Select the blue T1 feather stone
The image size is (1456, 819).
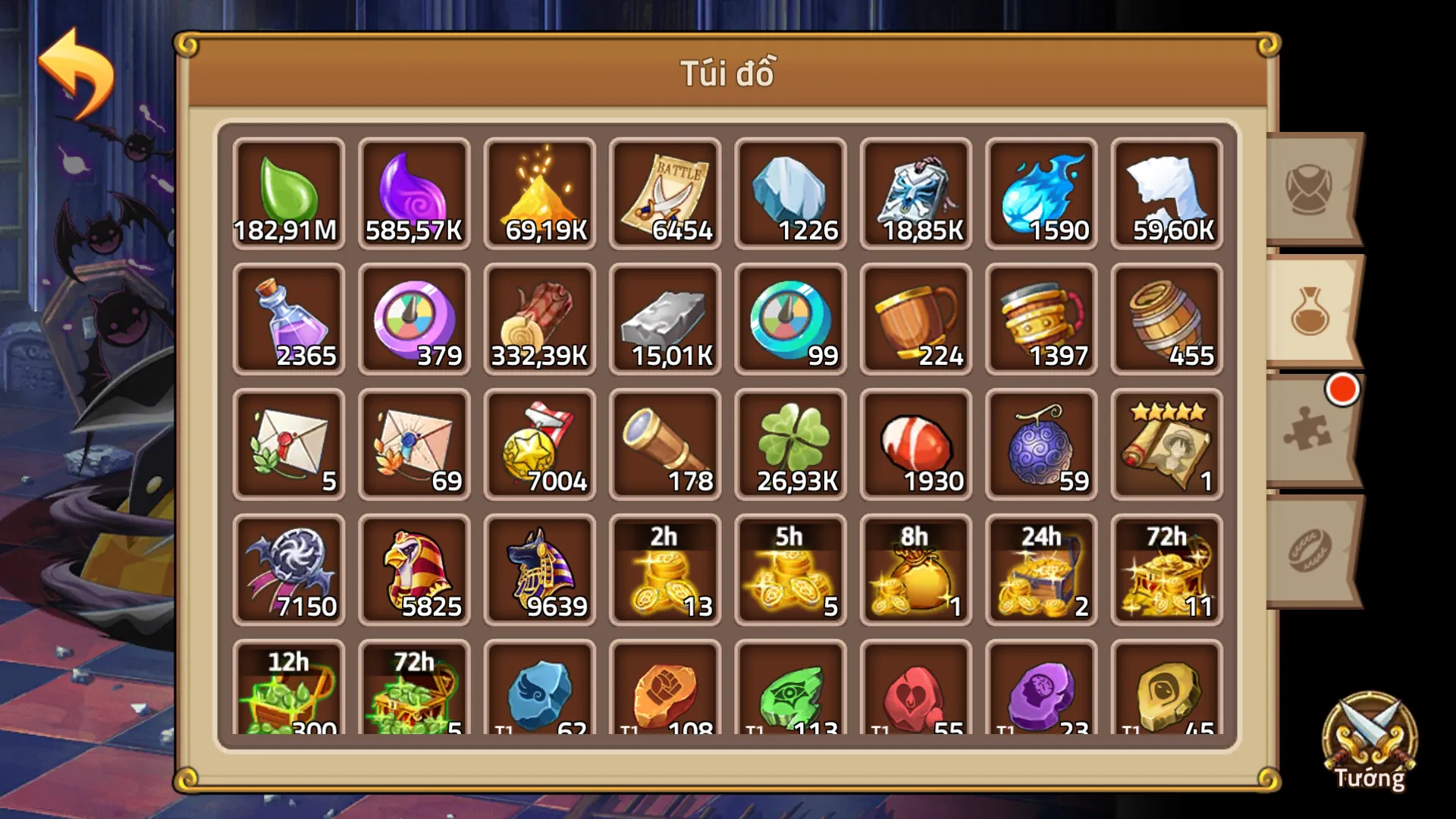coord(538,694)
